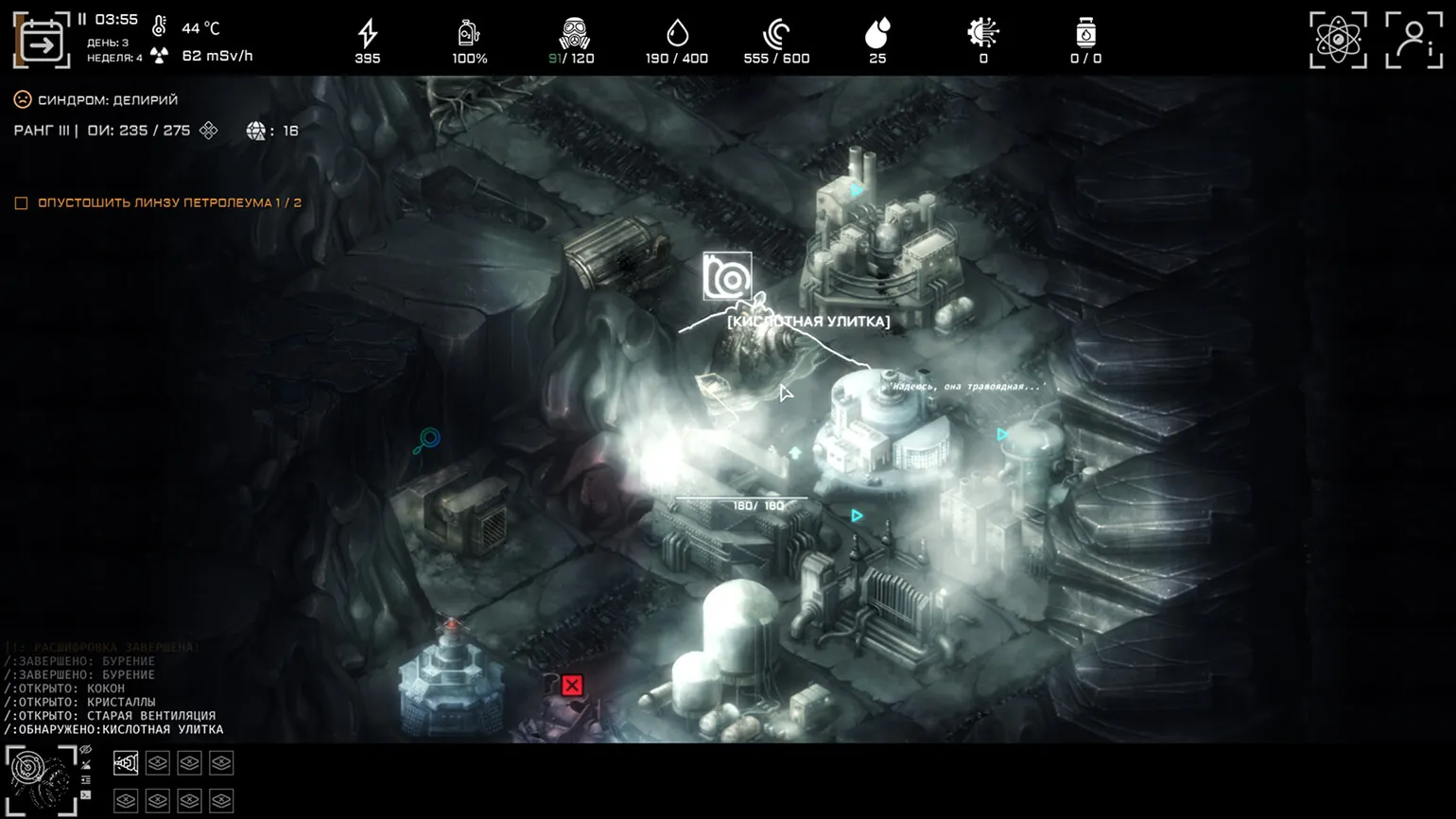This screenshot has width=1456, height=819.
Task: Select the Кислотная улитка target icon
Action: pos(727,276)
